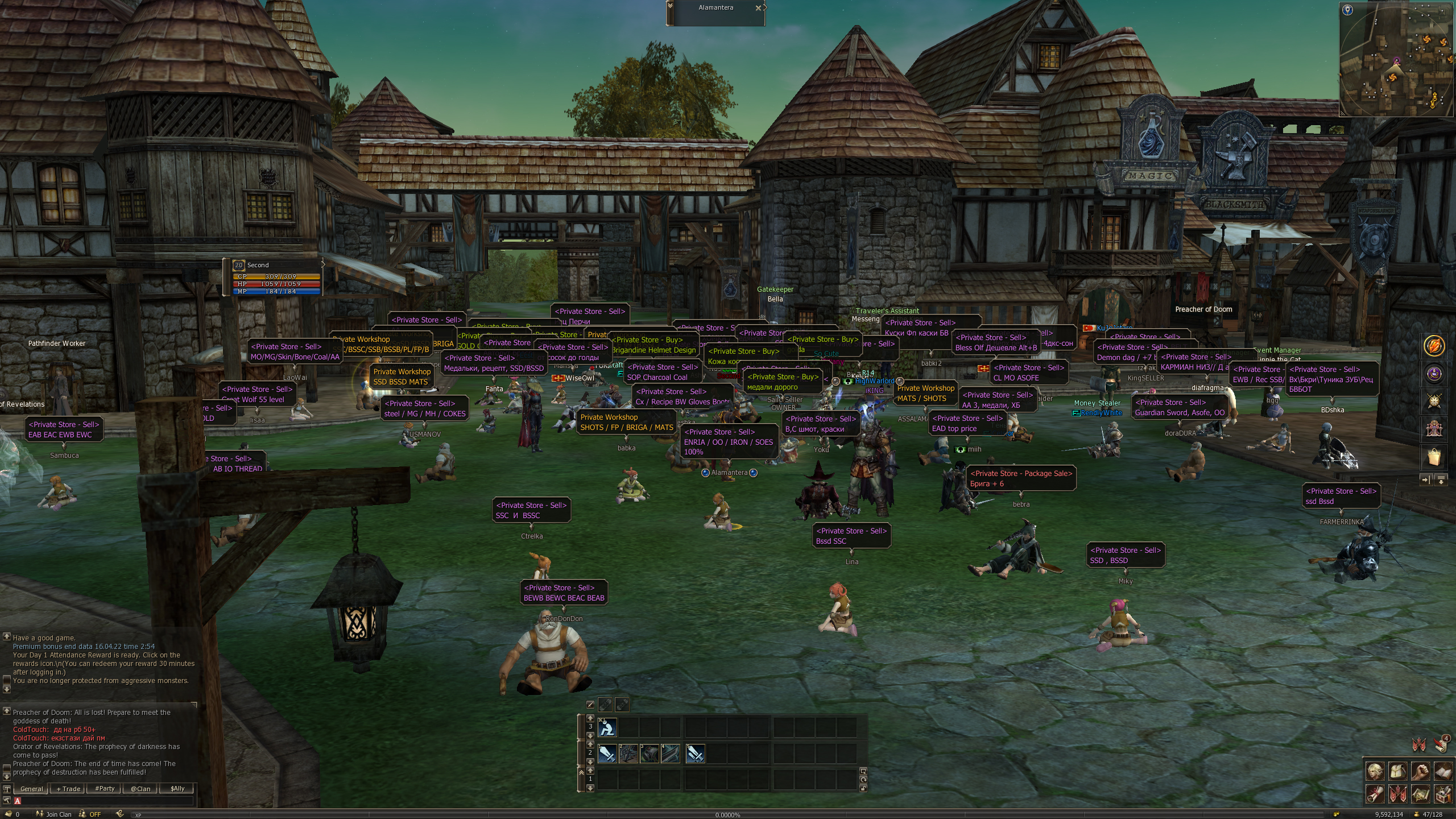Use the sit/stand action slot

(607, 727)
